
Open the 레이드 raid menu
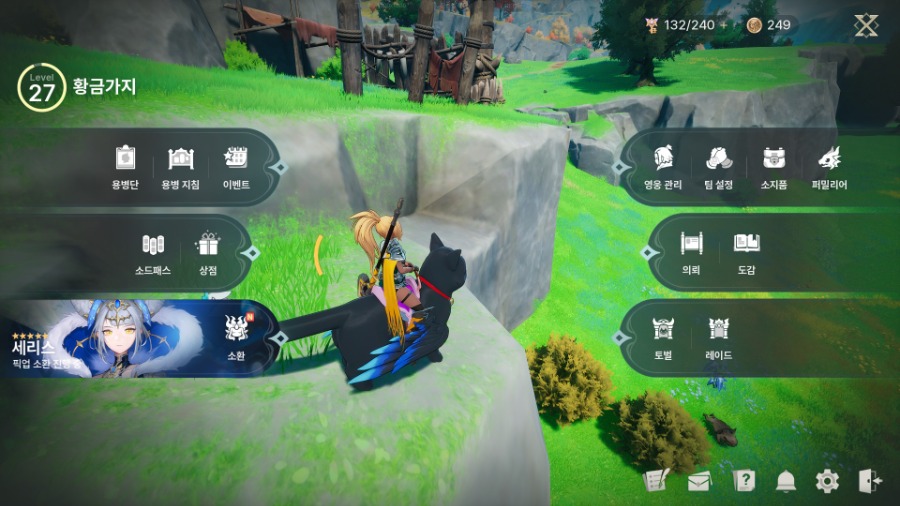[718, 335]
